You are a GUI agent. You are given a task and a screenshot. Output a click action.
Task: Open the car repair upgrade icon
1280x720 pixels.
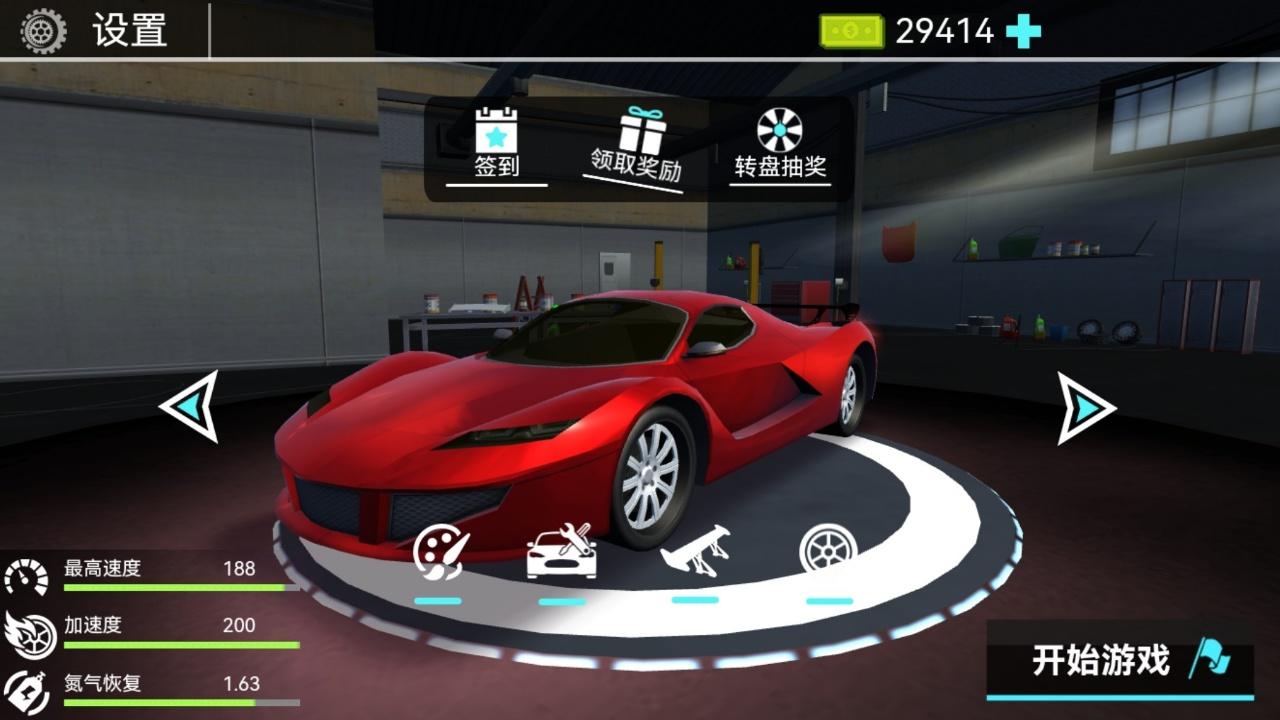click(x=562, y=552)
